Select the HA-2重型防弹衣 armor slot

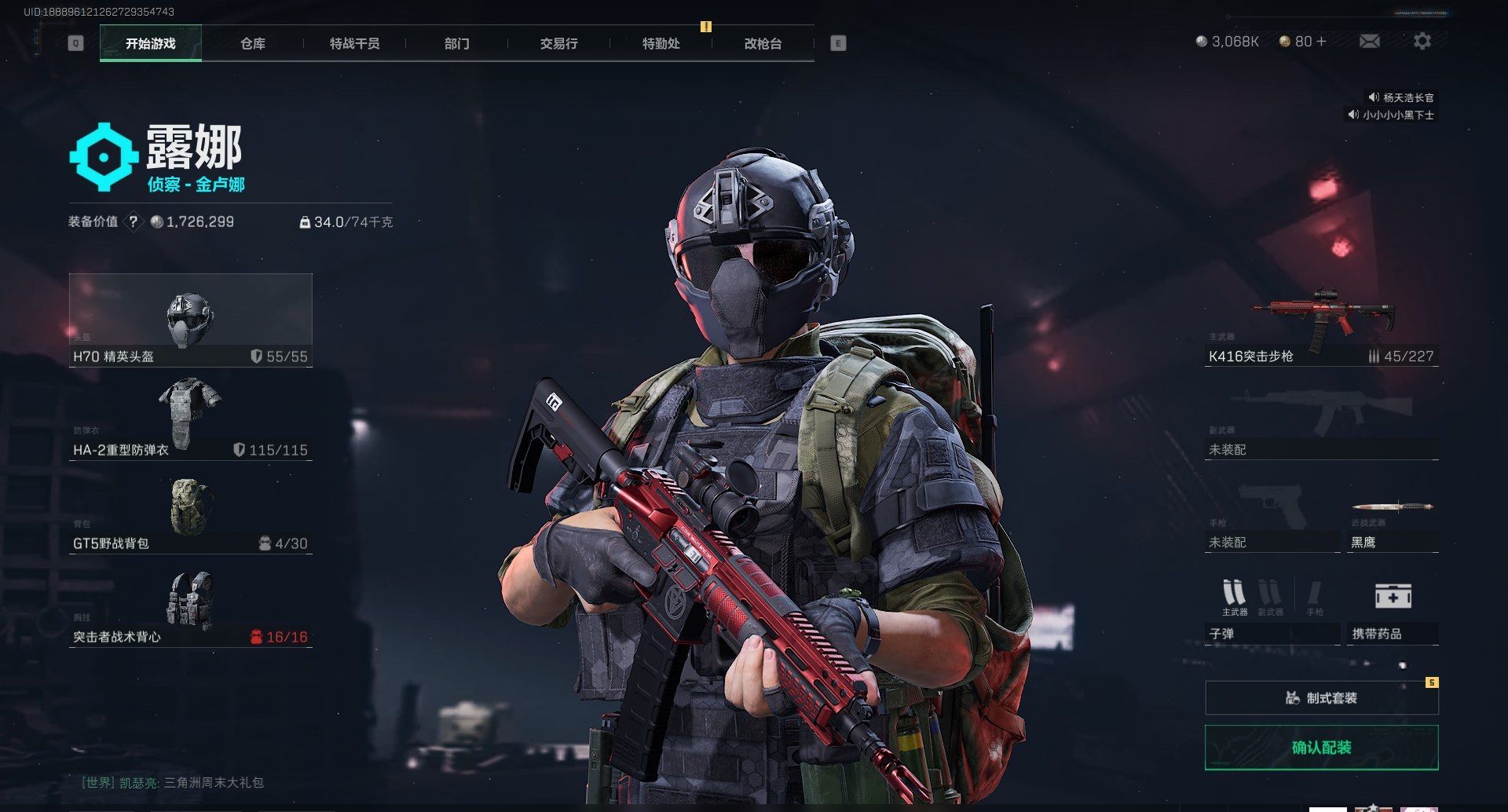(190, 418)
